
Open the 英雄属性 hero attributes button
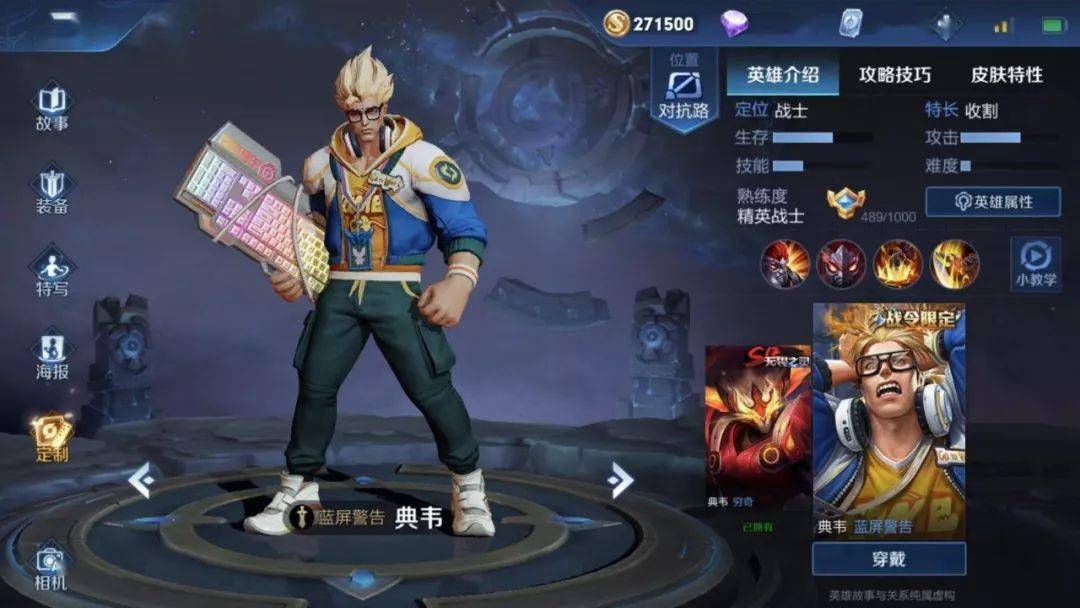pos(992,202)
